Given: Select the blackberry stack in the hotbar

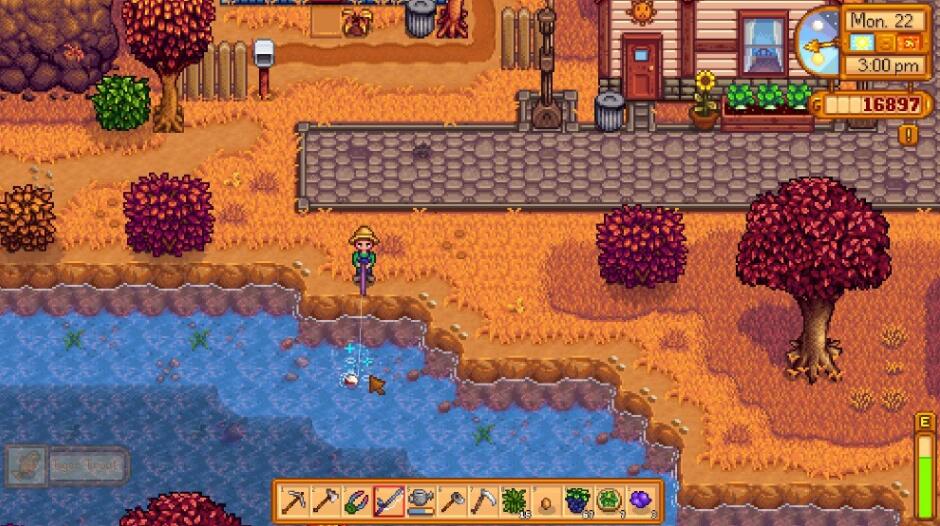Looking at the screenshot, I should pos(580,500).
